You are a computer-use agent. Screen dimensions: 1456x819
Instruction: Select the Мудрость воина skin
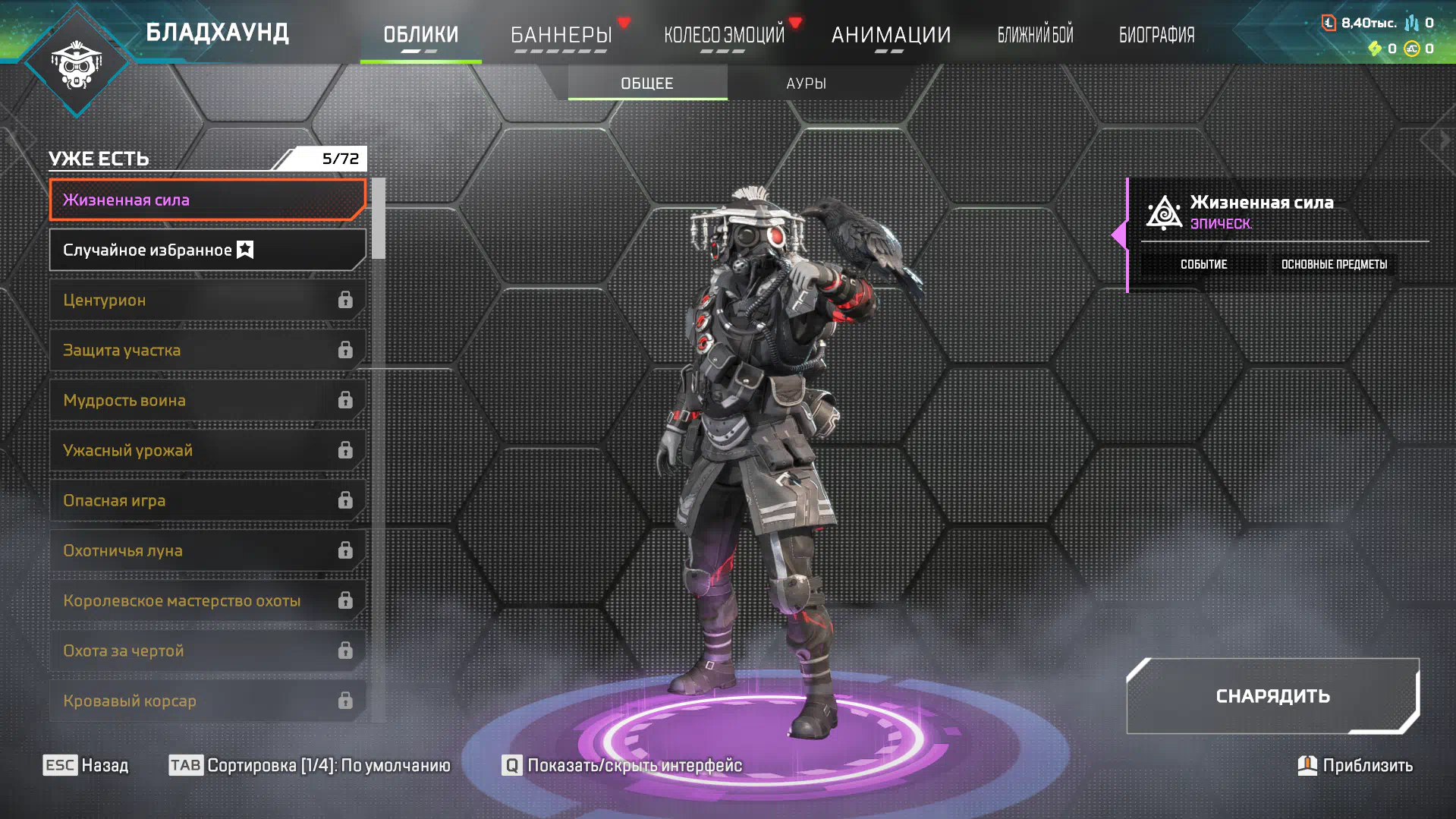point(207,400)
